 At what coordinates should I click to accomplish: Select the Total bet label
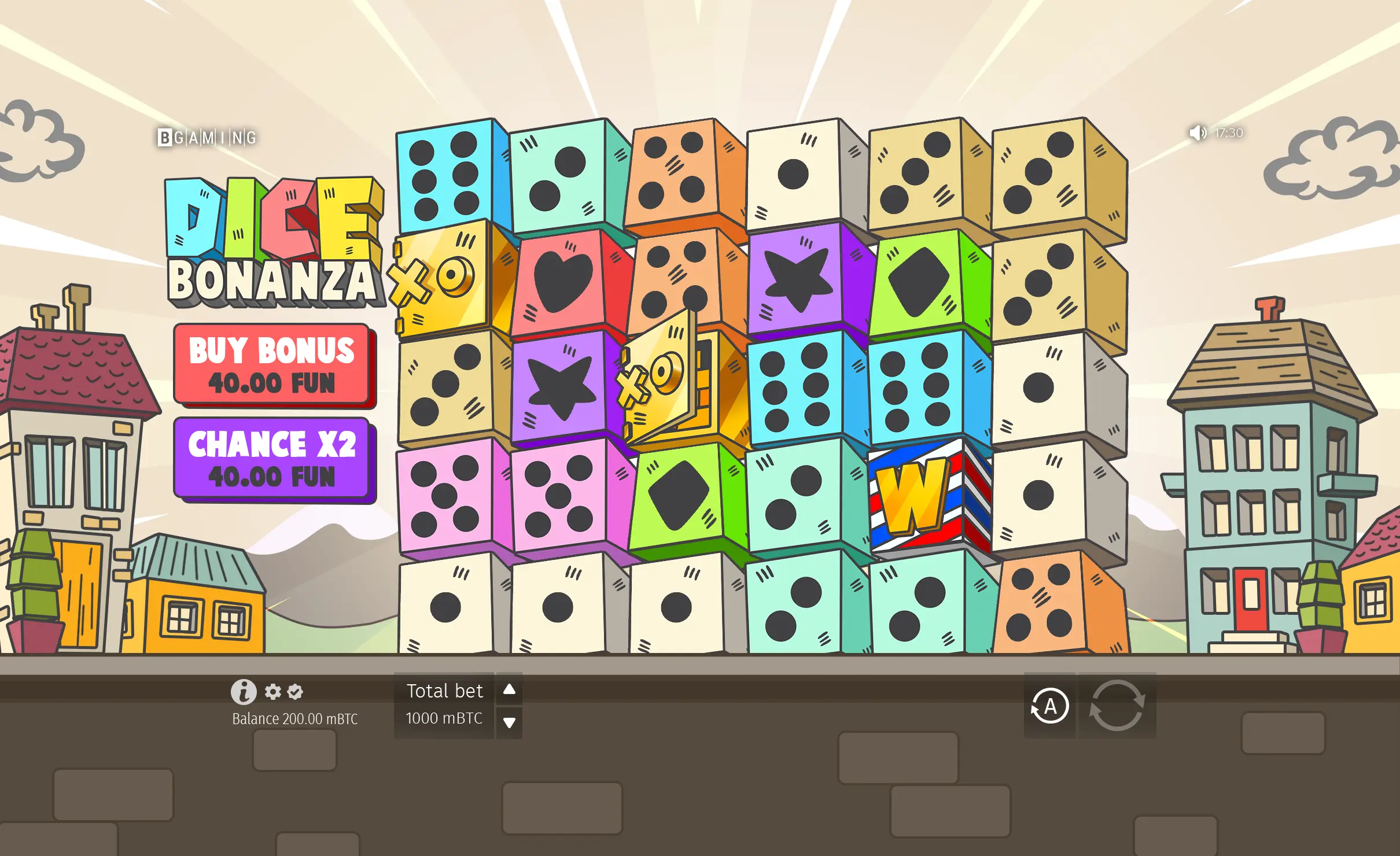(x=444, y=690)
